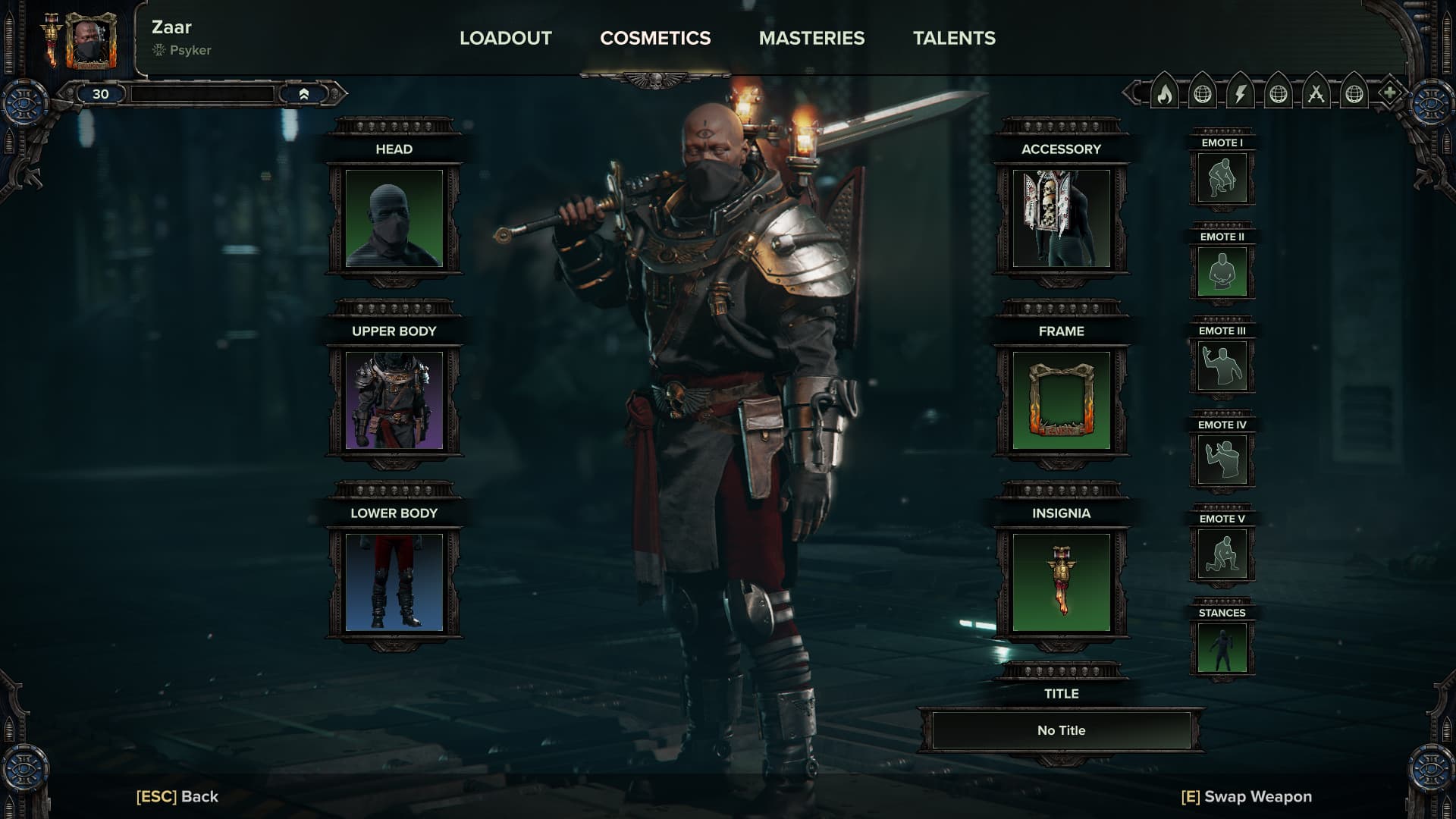
Task: Select the Accessory backpack slot
Action: pyautogui.click(x=1061, y=218)
